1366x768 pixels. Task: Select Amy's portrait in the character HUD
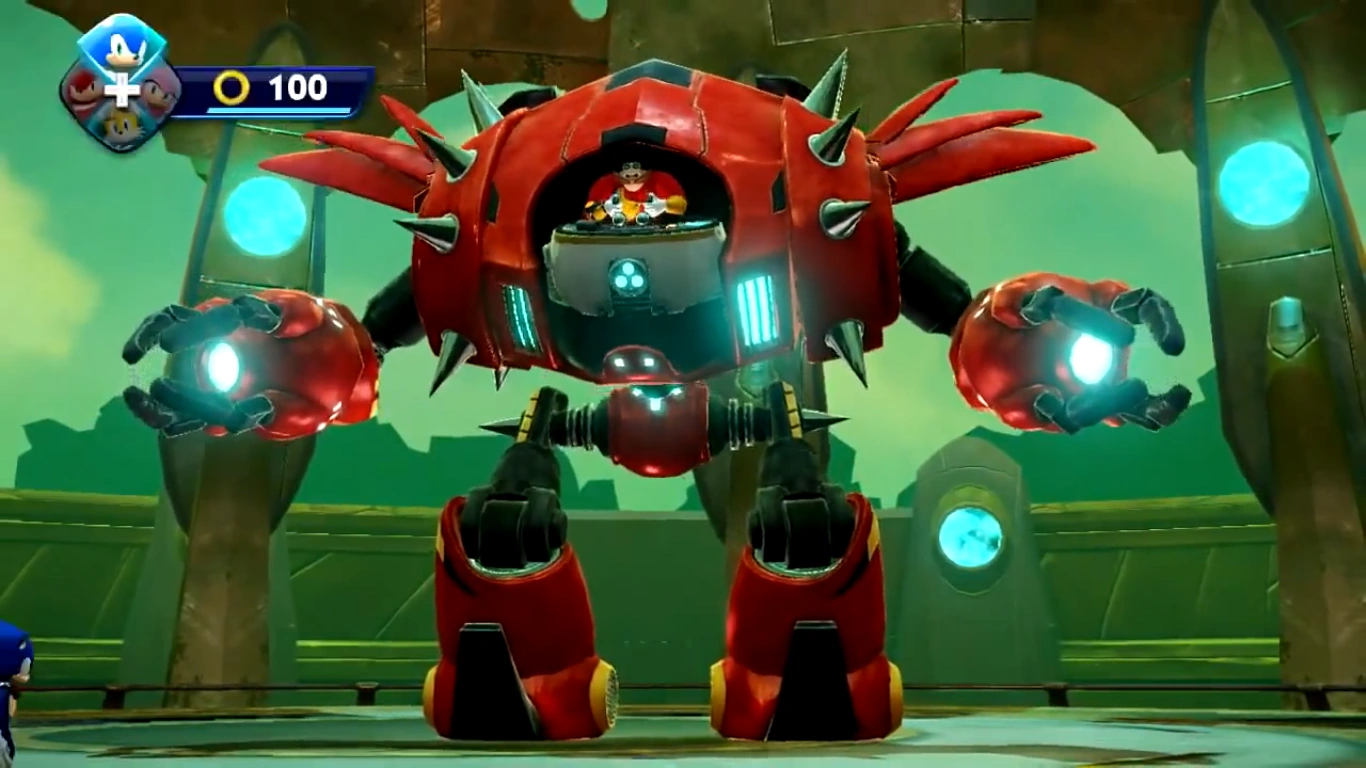pyautogui.click(x=160, y=90)
